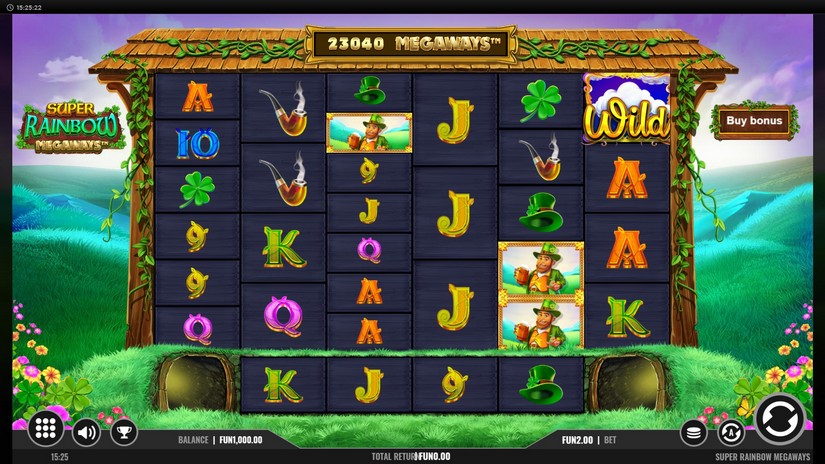Open the trophy achievements icon

coord(123,432)
